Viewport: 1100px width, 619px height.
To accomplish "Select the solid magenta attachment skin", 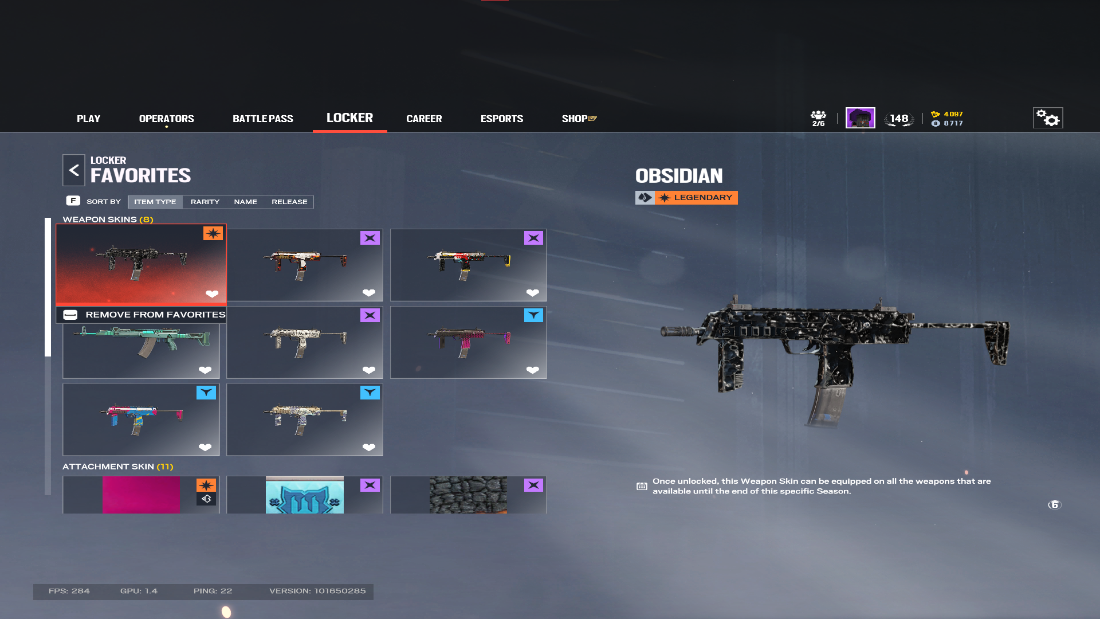I will (141, 495).
